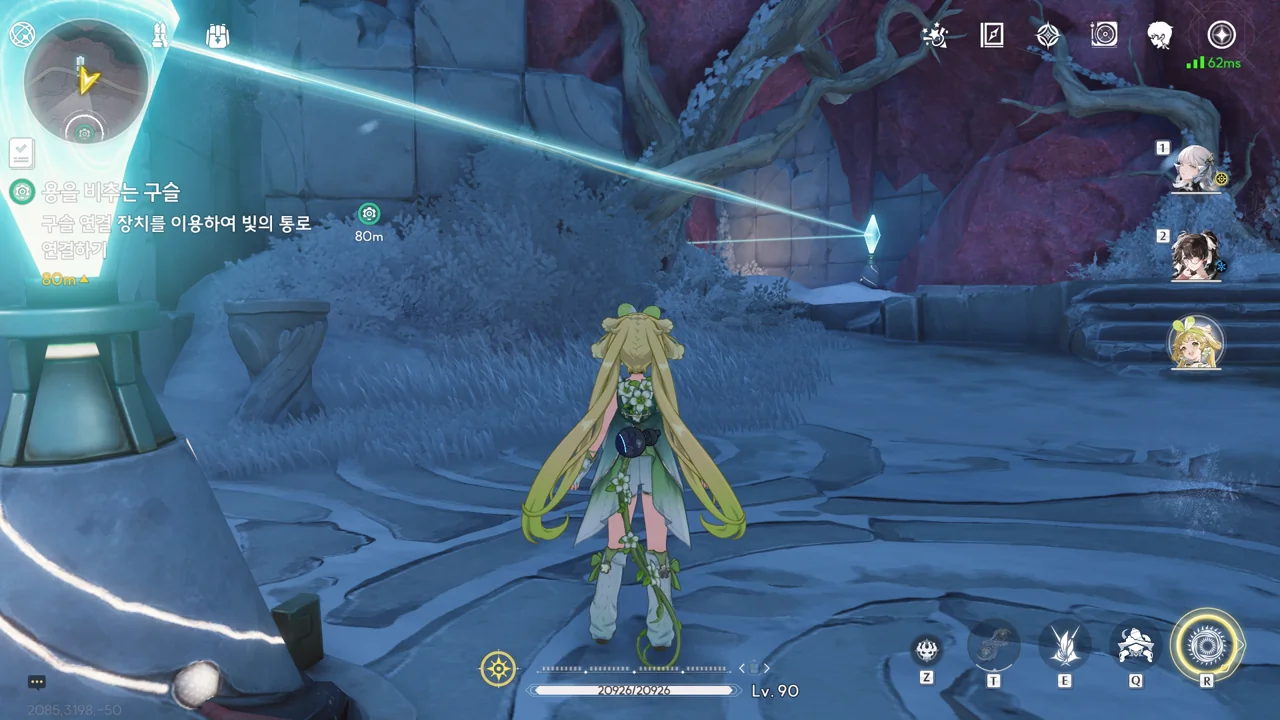Open the globe world map icon
The image size is (1280, 720).
(x=22, y=35)
